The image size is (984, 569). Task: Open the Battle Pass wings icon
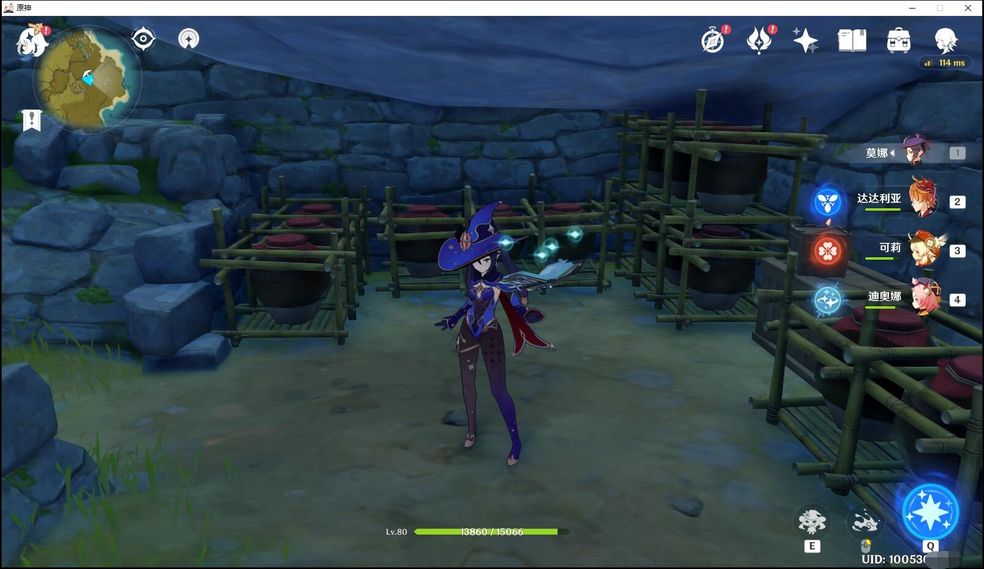coord(759,40)
